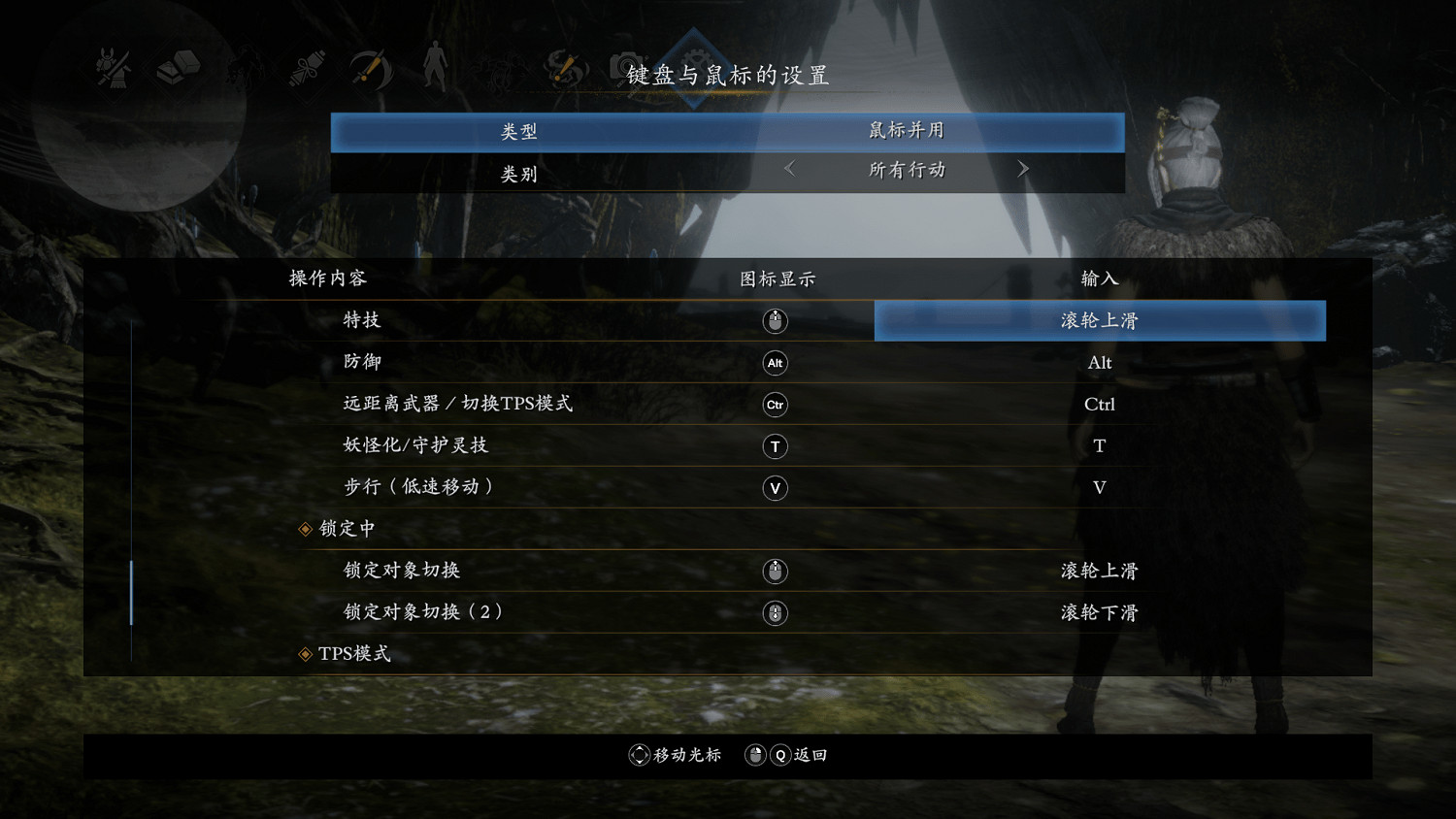
Task: Toggle the Alt binding for 防御
Action: [1100, 362]
